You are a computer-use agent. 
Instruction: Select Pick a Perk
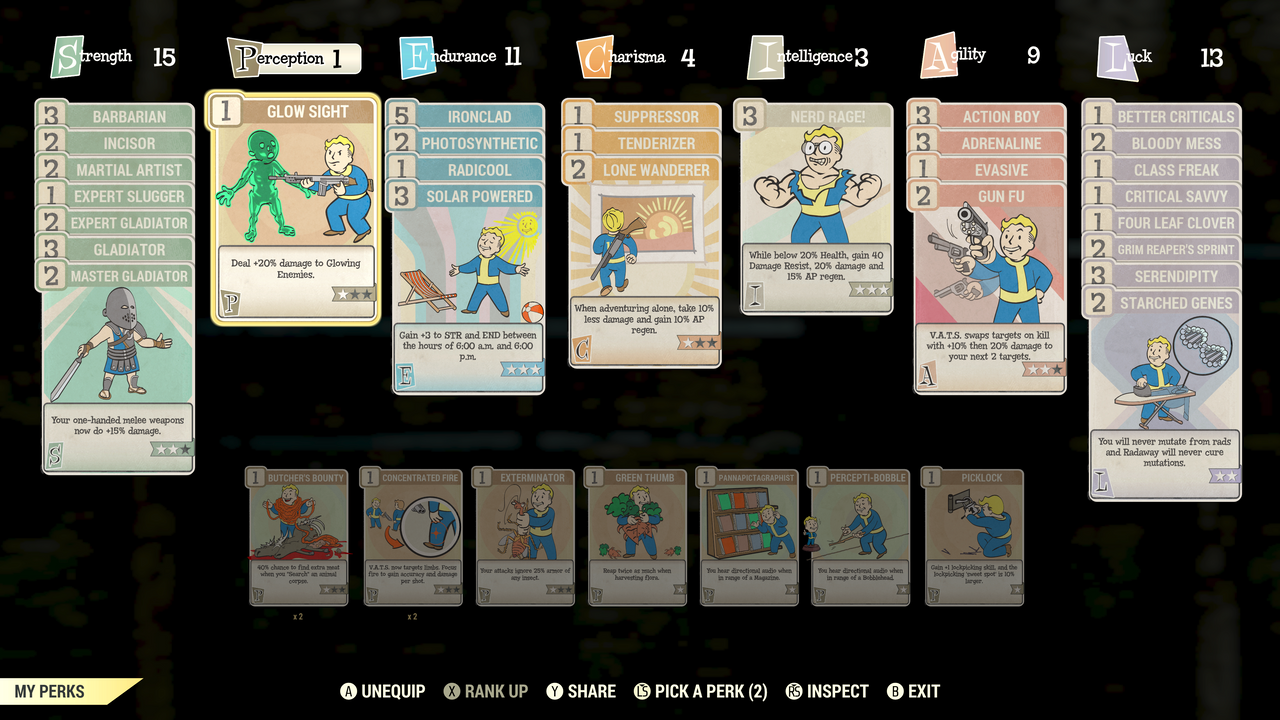click(701, 691)
